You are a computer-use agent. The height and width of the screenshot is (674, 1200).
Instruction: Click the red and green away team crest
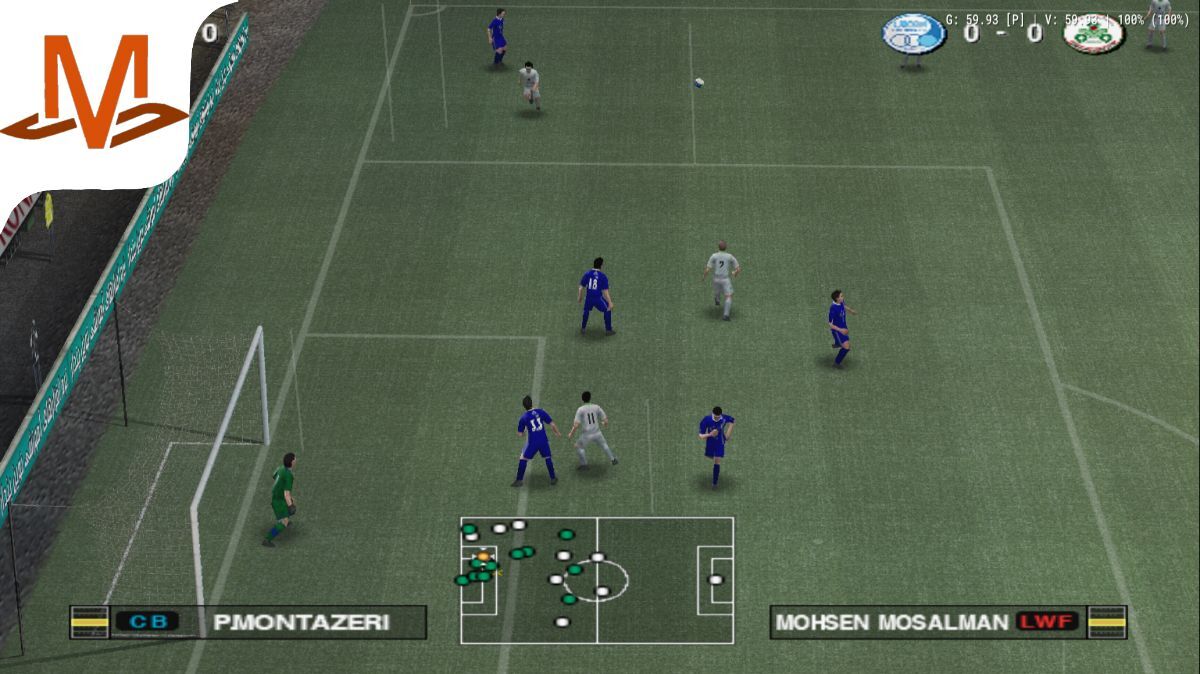coord(1093,33)
